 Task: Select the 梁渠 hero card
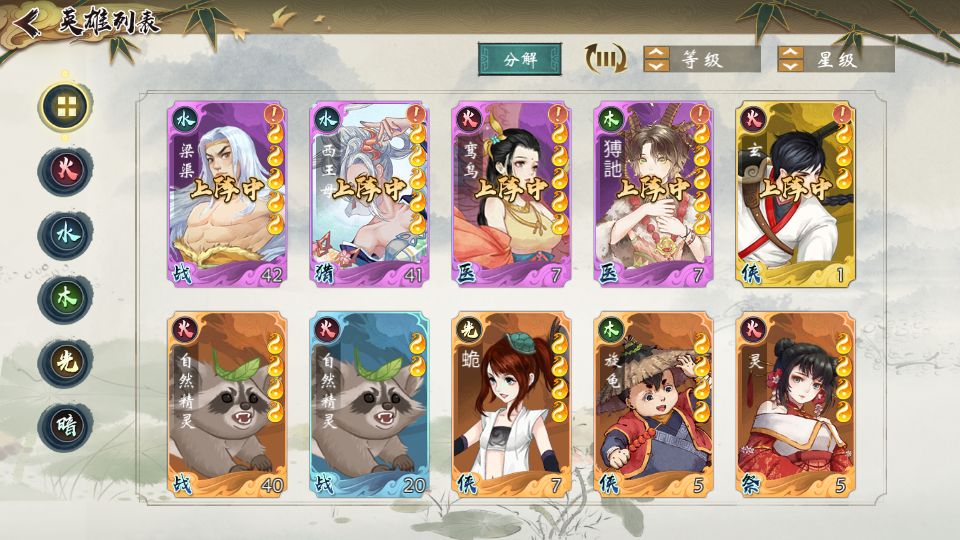(x=228, y=195)
